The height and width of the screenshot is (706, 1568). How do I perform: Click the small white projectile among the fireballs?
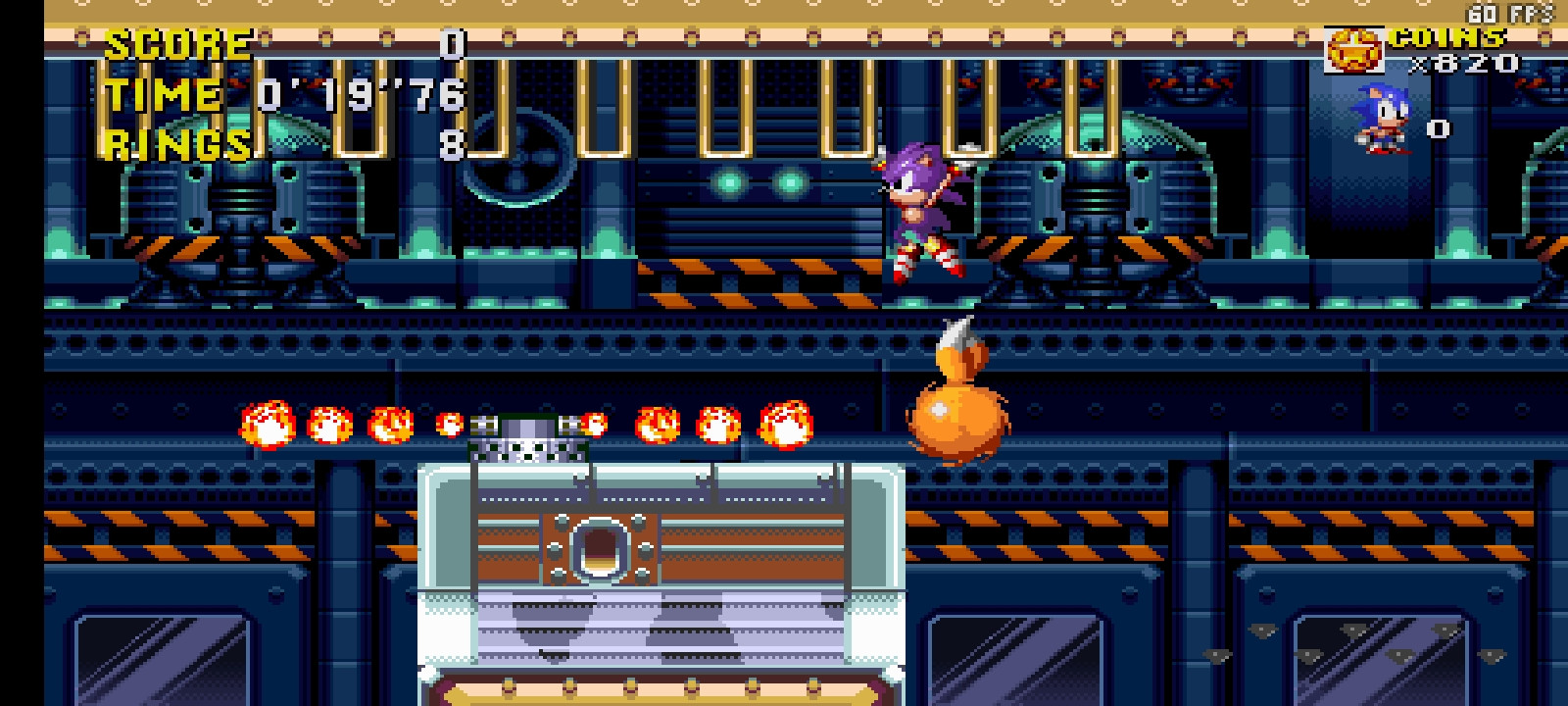click(x=450, y=424)
